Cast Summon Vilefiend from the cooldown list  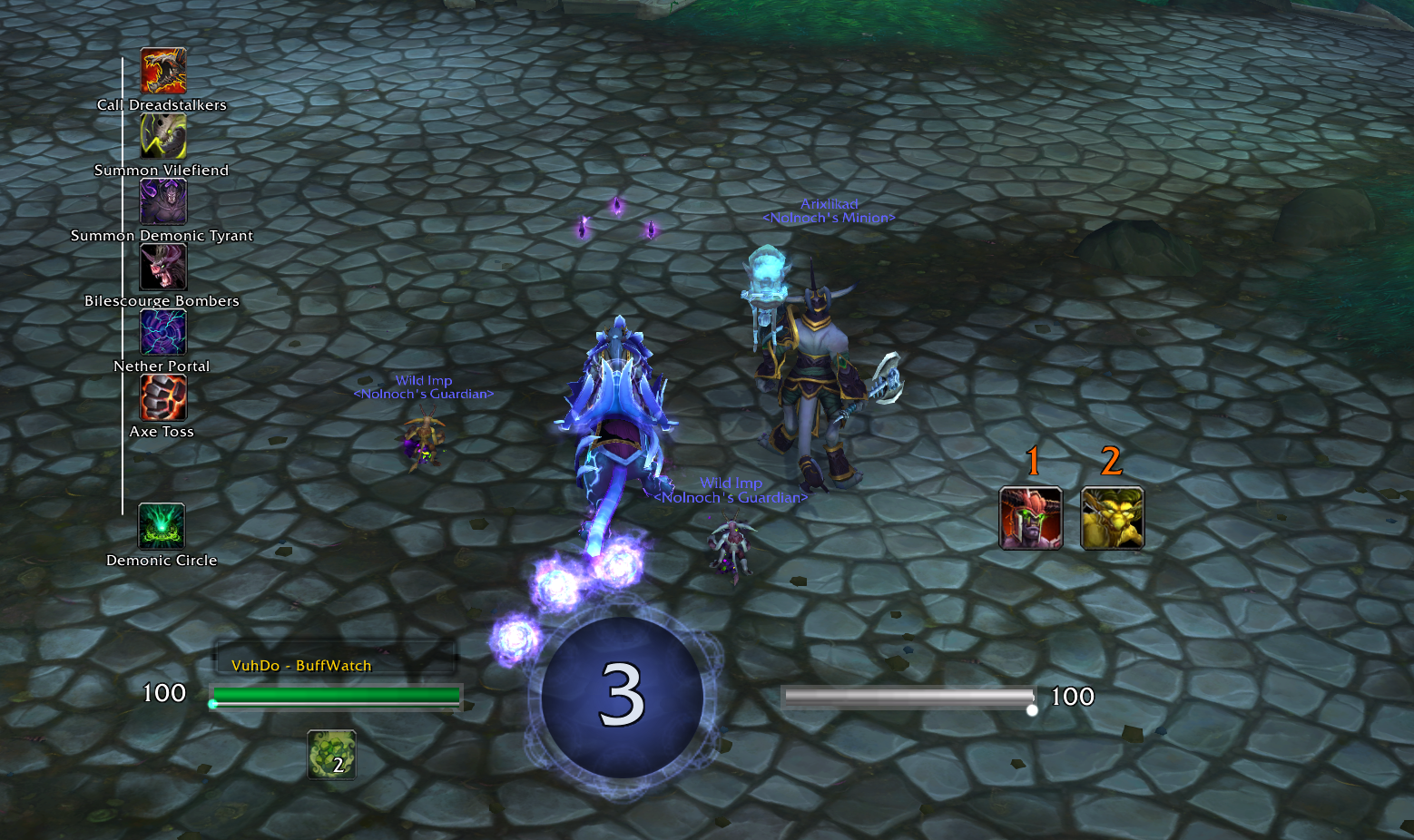(163, 136)
